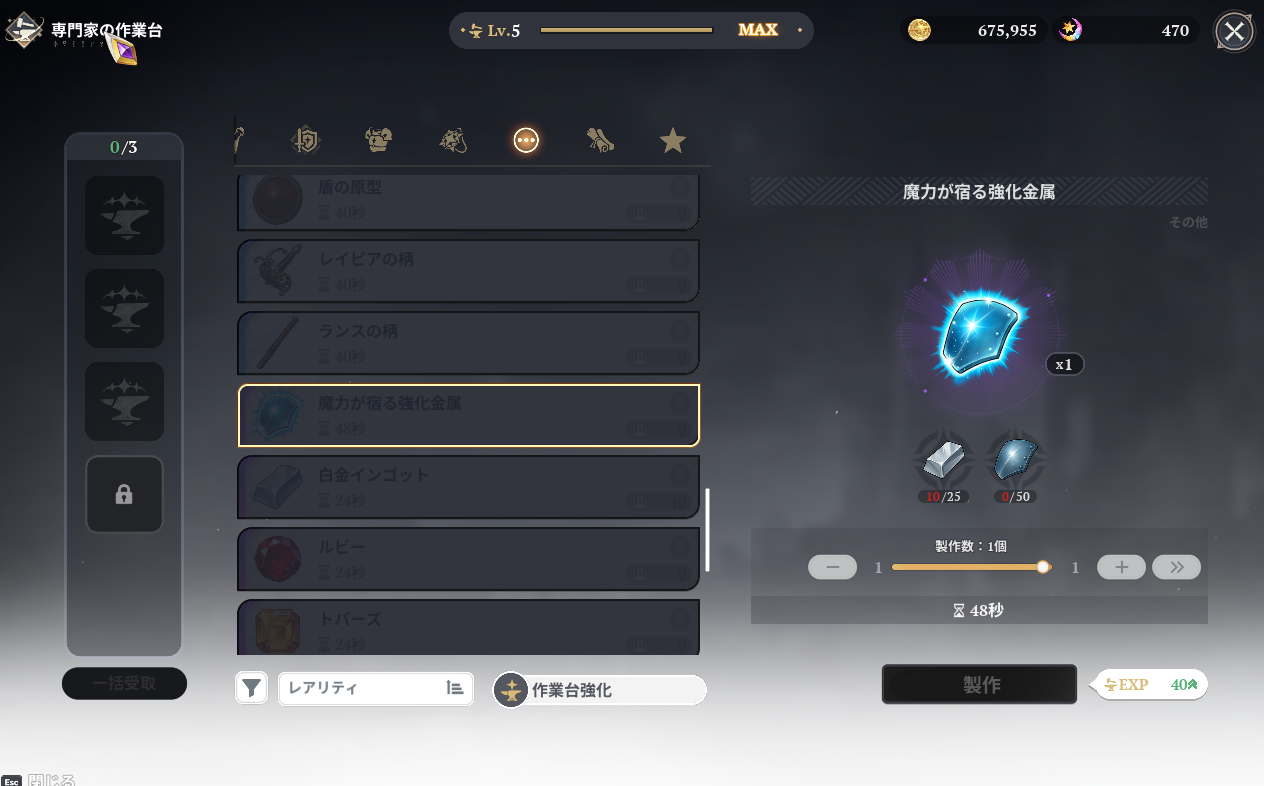The height and width of the screenshot is (786, 1264).
Task: Click the 製作 craft button
Action: pyautogui.click(x=979, y=684)
